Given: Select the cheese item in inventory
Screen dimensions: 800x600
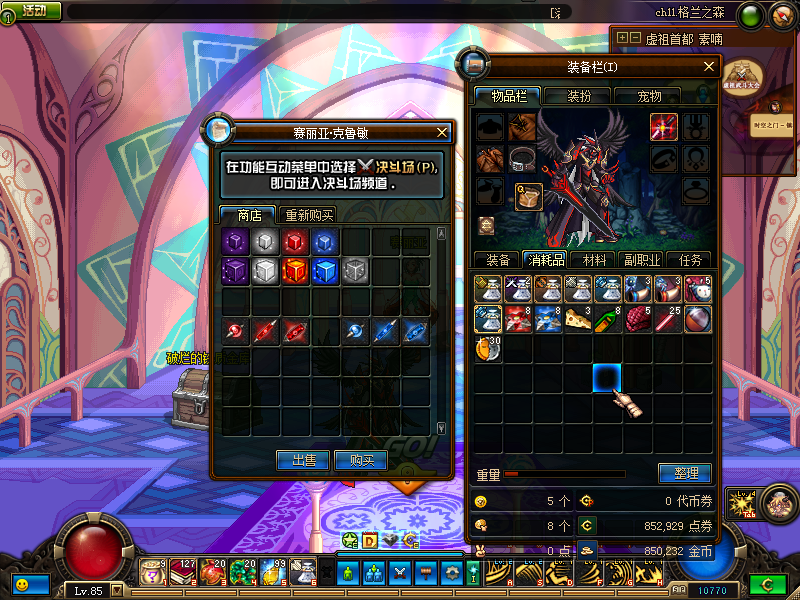Looking at the screenshot, I should [578, 319].
